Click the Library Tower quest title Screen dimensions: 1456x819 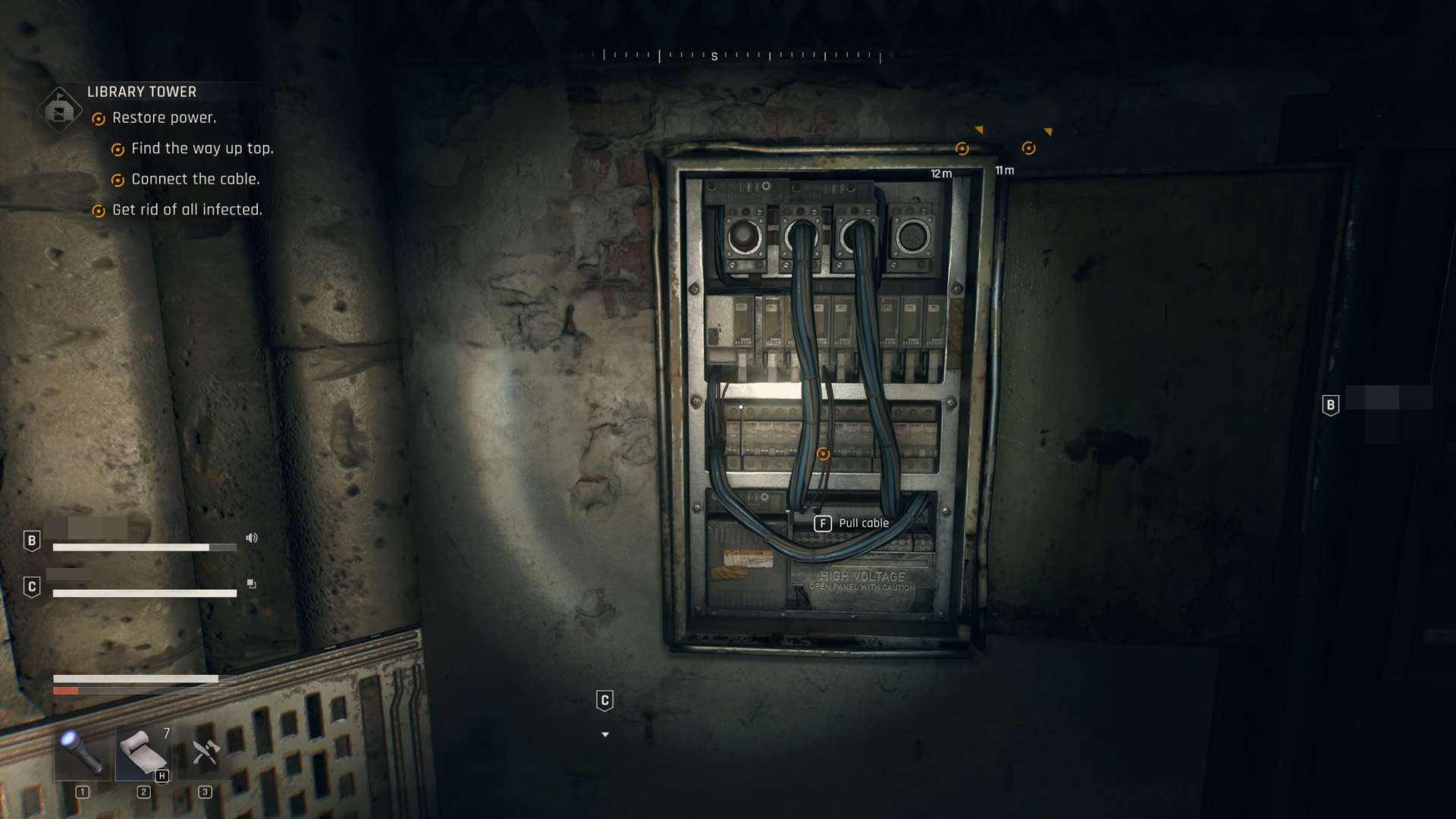(140, 91)
